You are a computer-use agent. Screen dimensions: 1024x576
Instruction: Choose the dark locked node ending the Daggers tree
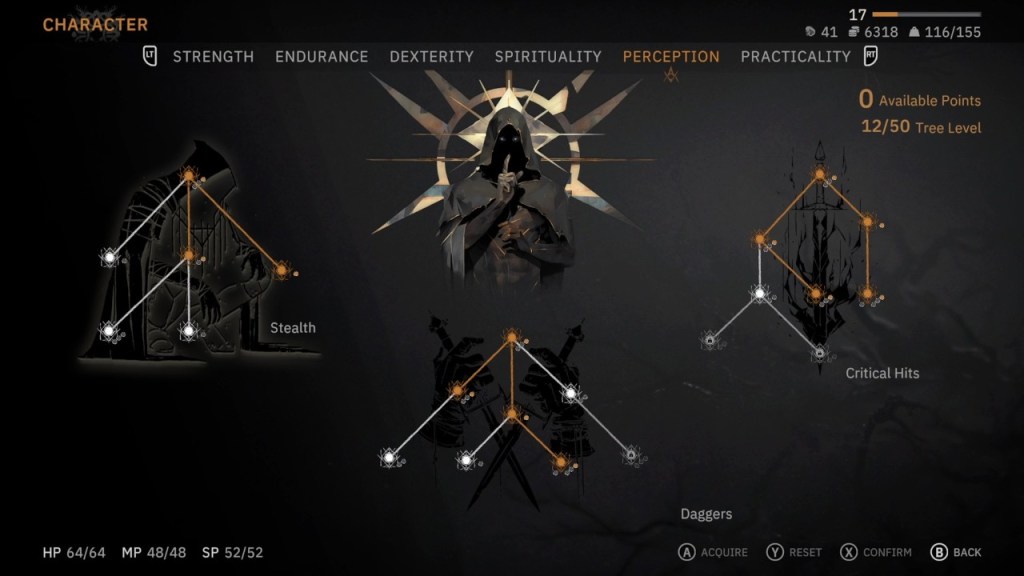coord(631,456)
